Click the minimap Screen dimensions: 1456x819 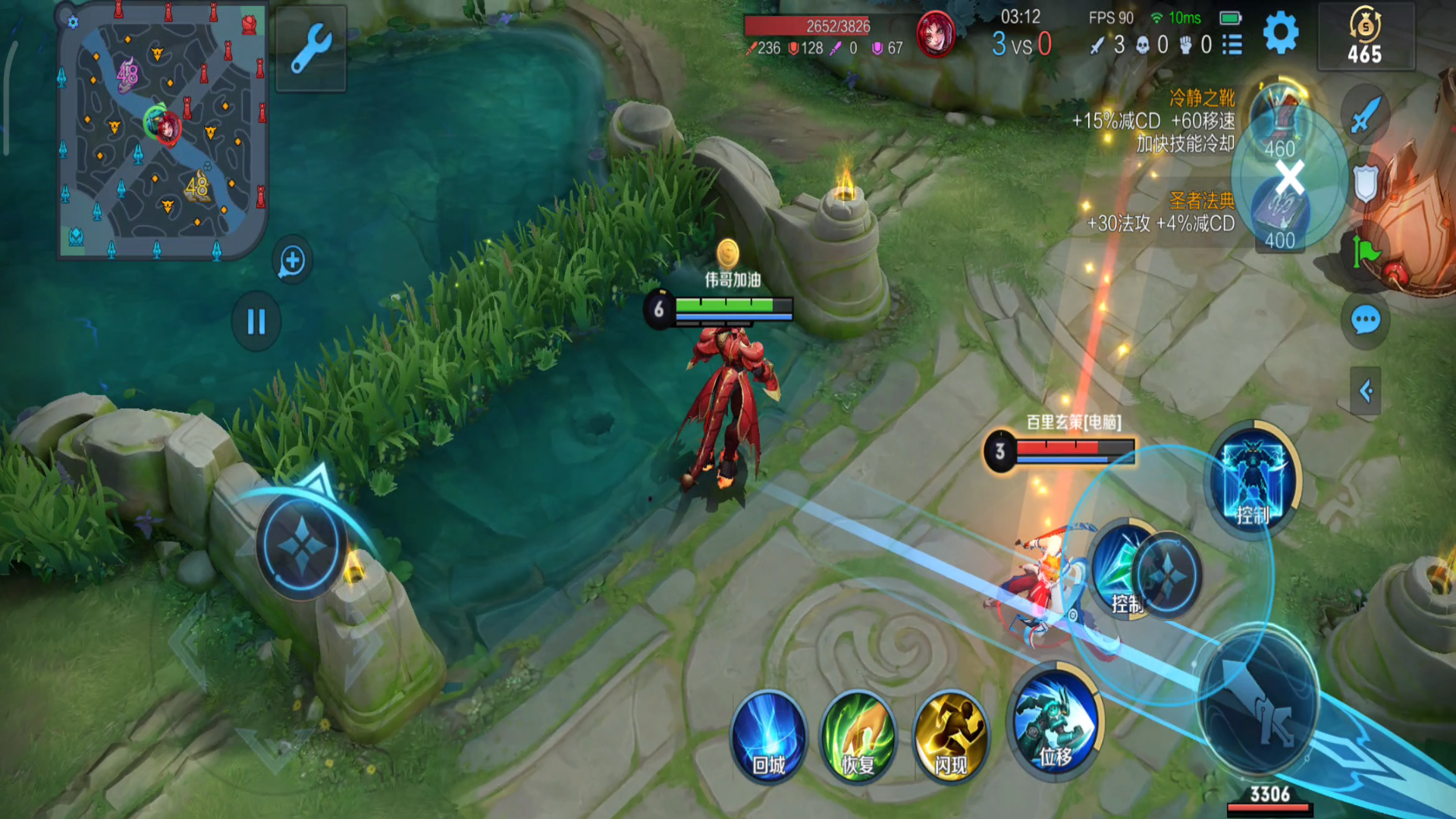[162, 130]
